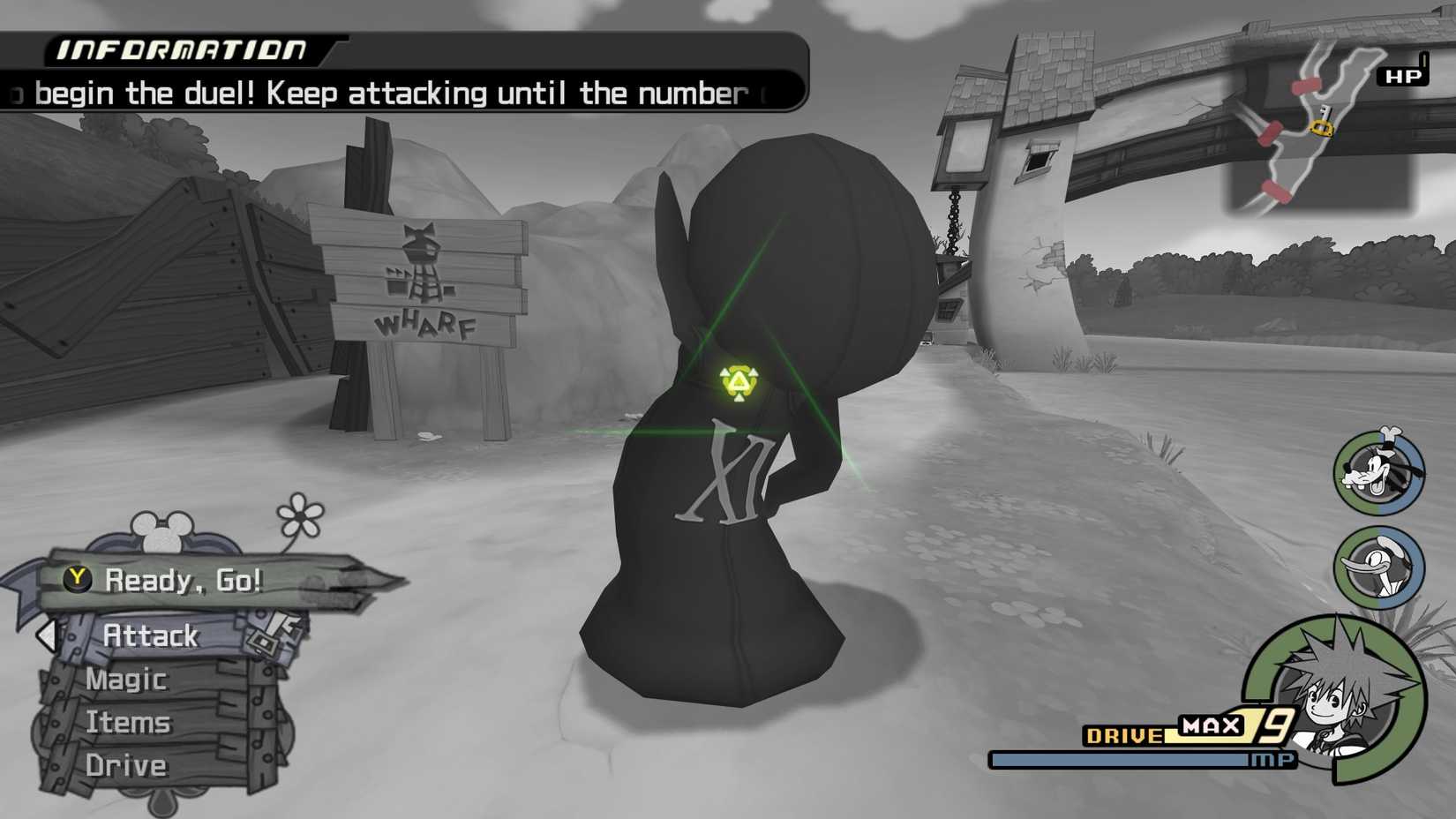Click the WHARF wooden sign
The width and height of the screenshot is (1456, 819).
click(x=426, y=327)
